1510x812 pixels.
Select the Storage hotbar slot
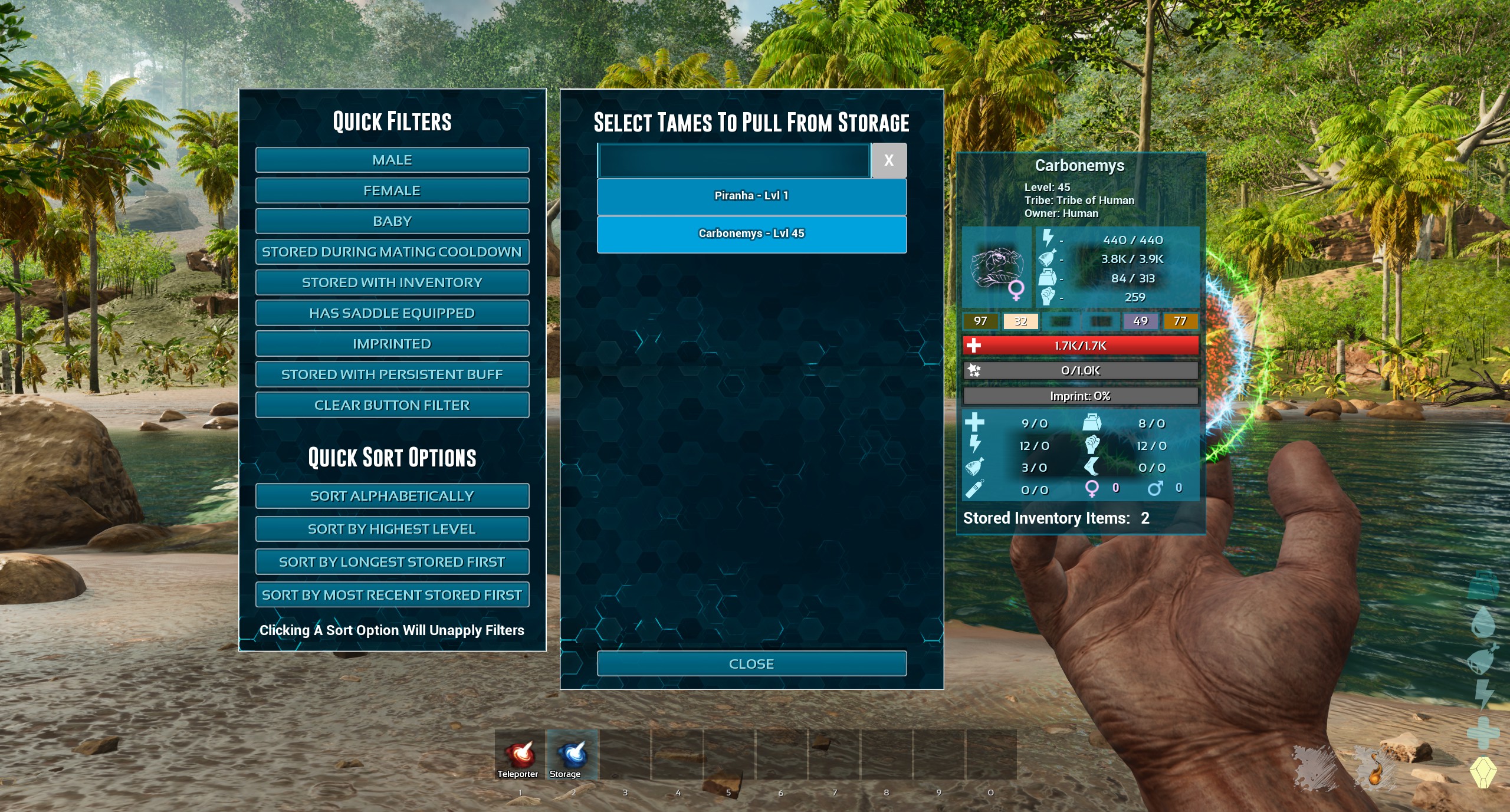(x=572, y=755)
